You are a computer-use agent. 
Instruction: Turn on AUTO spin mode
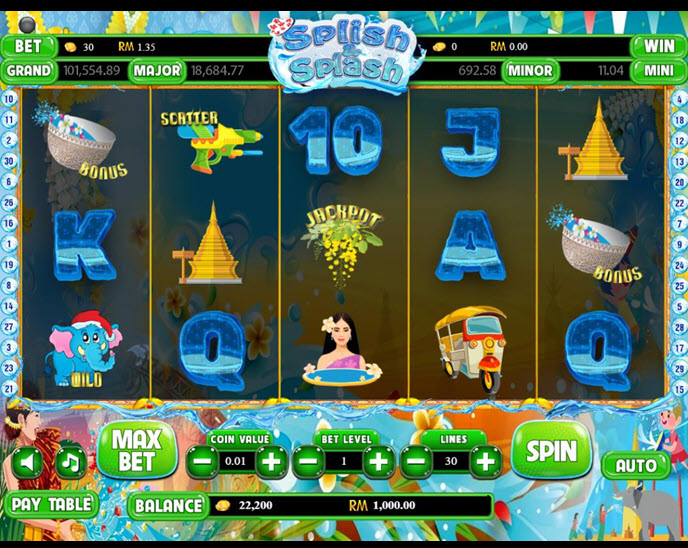coord(636,465)
